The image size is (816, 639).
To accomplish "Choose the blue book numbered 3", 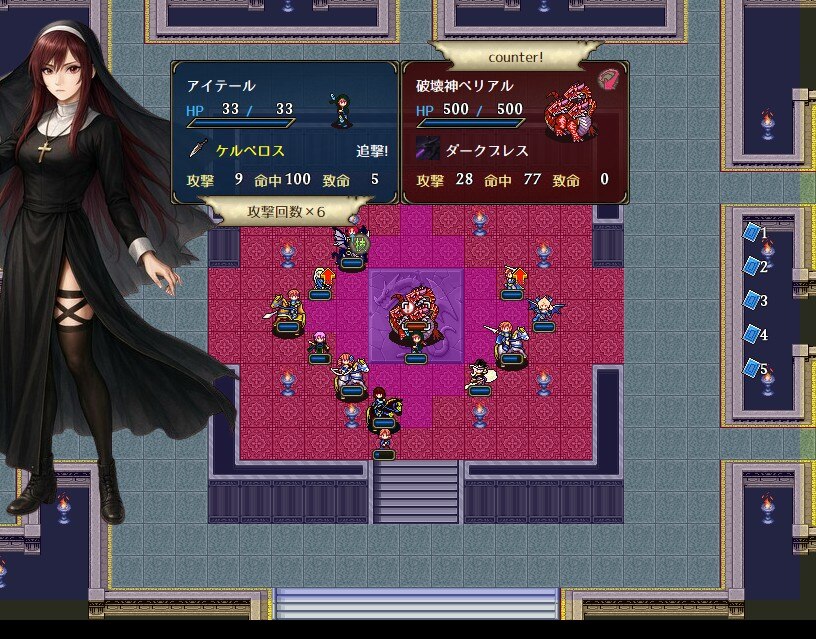I will pyautogui.click(x=751, y=301).
